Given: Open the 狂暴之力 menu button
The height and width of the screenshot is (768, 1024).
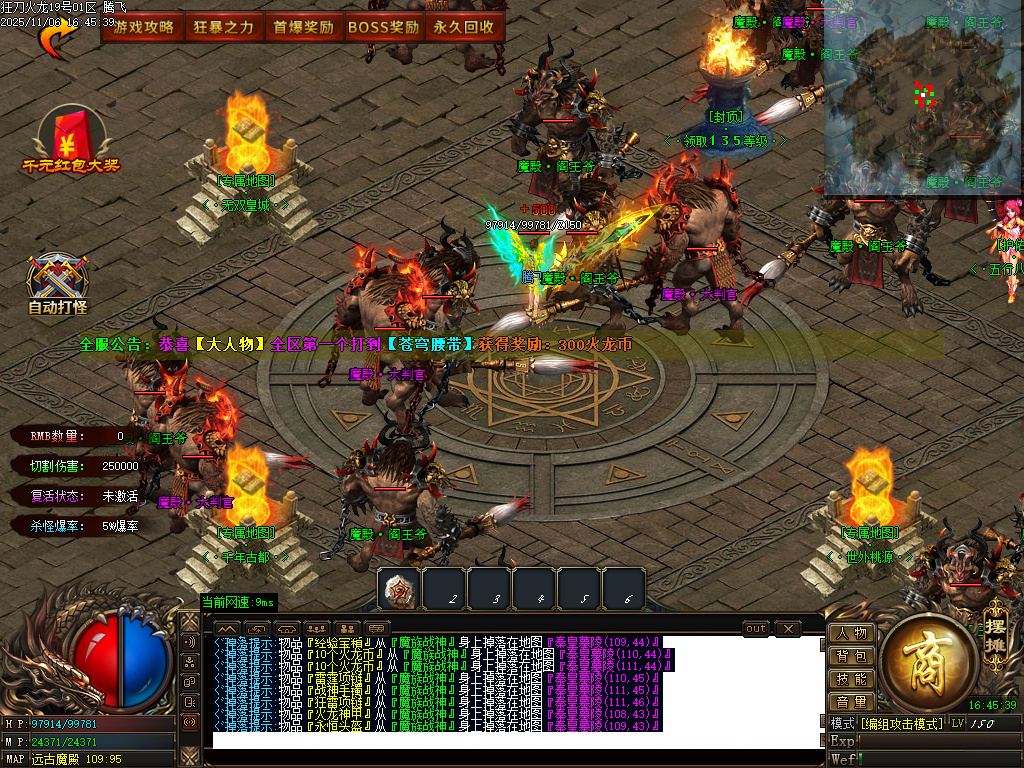Looking at the screenshot, I should pos(224,27).
